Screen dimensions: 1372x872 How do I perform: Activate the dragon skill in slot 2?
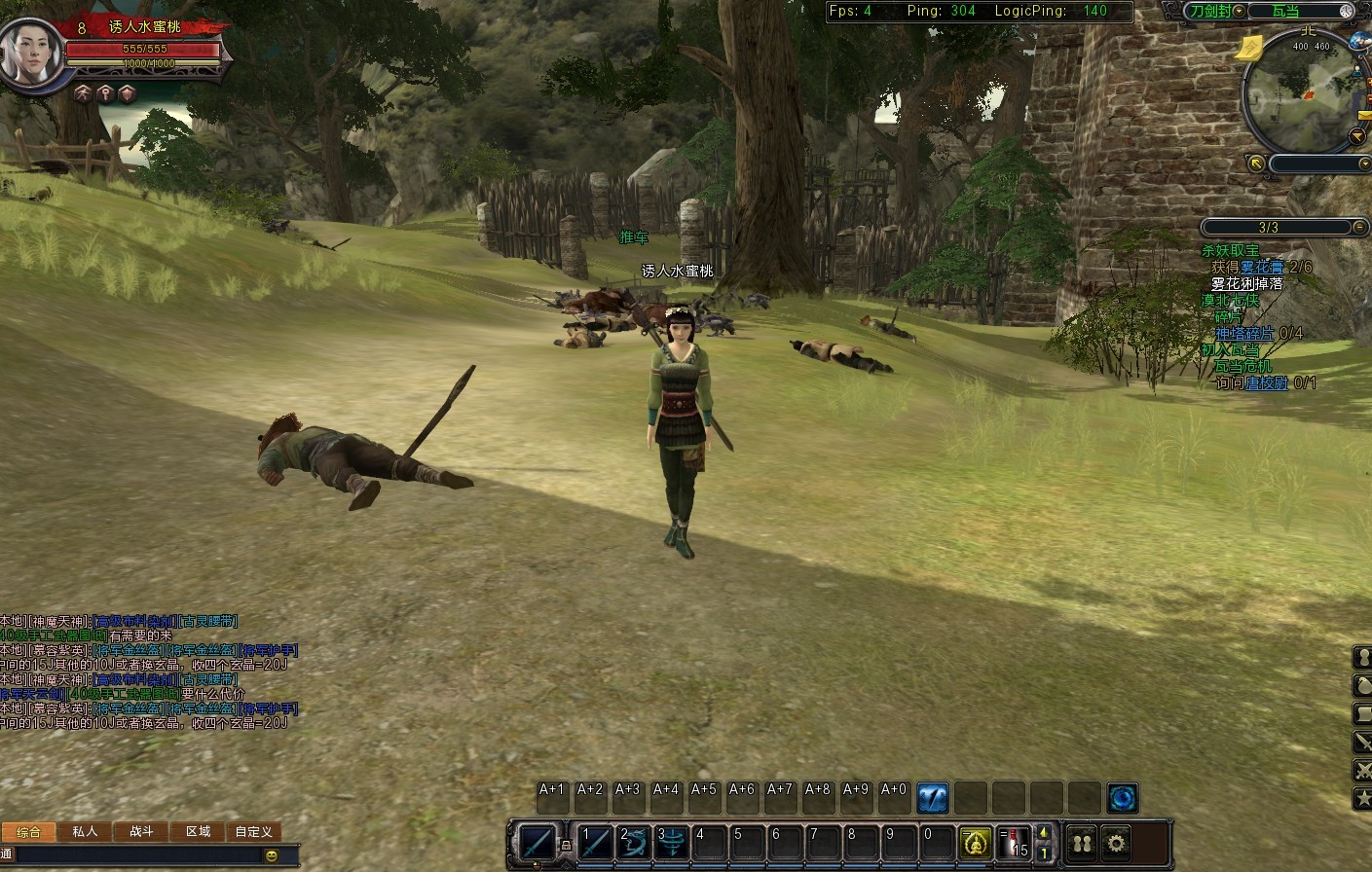(634, 841)
